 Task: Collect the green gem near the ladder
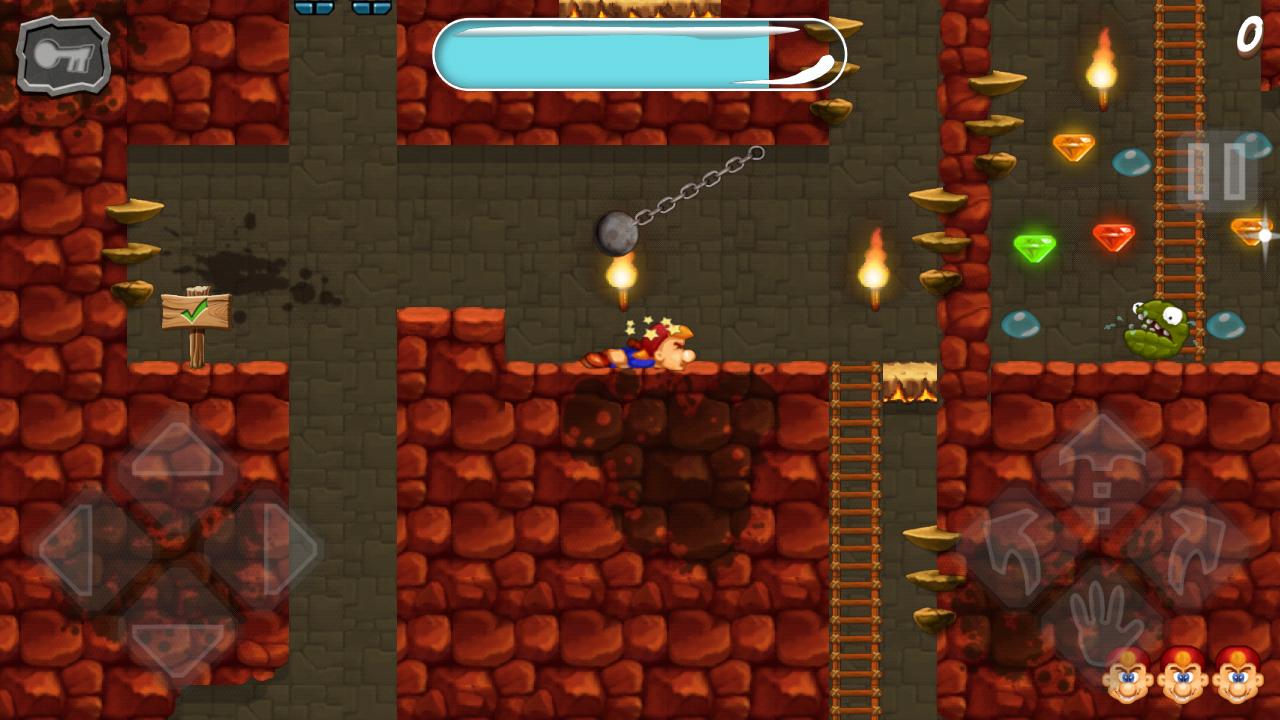1035,246
